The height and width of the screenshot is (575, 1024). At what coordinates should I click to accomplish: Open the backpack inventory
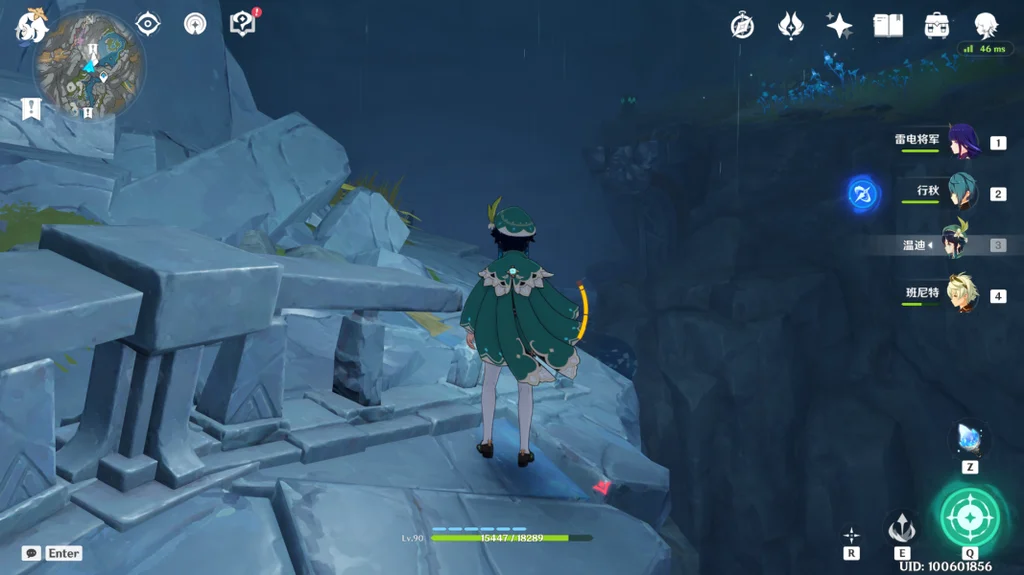(937, 26)
